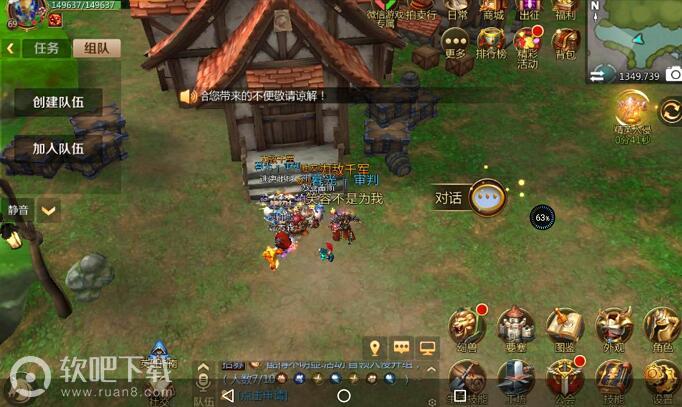Open the 图鉴 (Codex) book icon
Viewport: 682px width, 407px height.
565,326
